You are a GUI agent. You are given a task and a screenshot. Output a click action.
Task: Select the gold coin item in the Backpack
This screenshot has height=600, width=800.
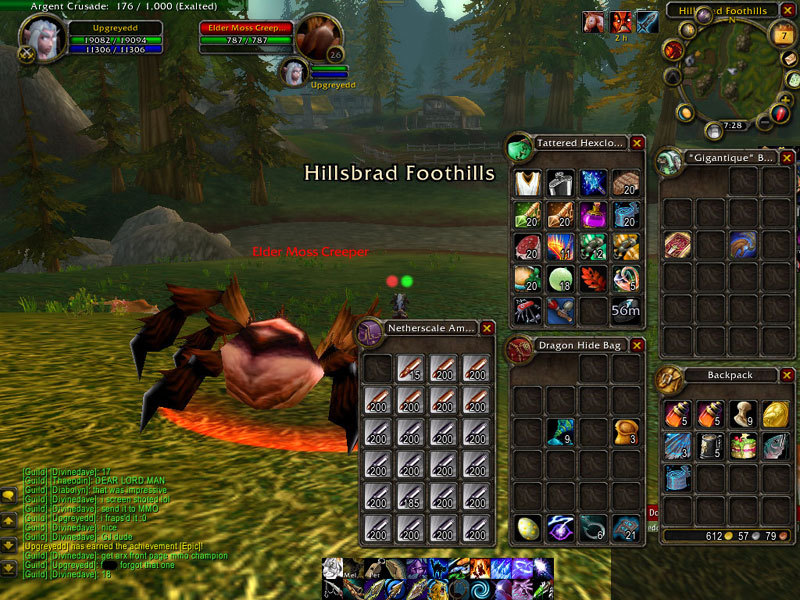point(775,414)
